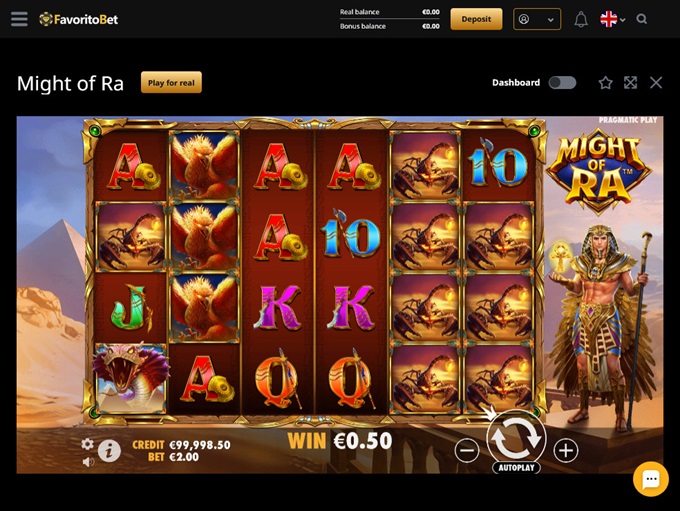Screen dimensions: 680x511
Task: Click the Play for real button
Action: pos(171,83)
